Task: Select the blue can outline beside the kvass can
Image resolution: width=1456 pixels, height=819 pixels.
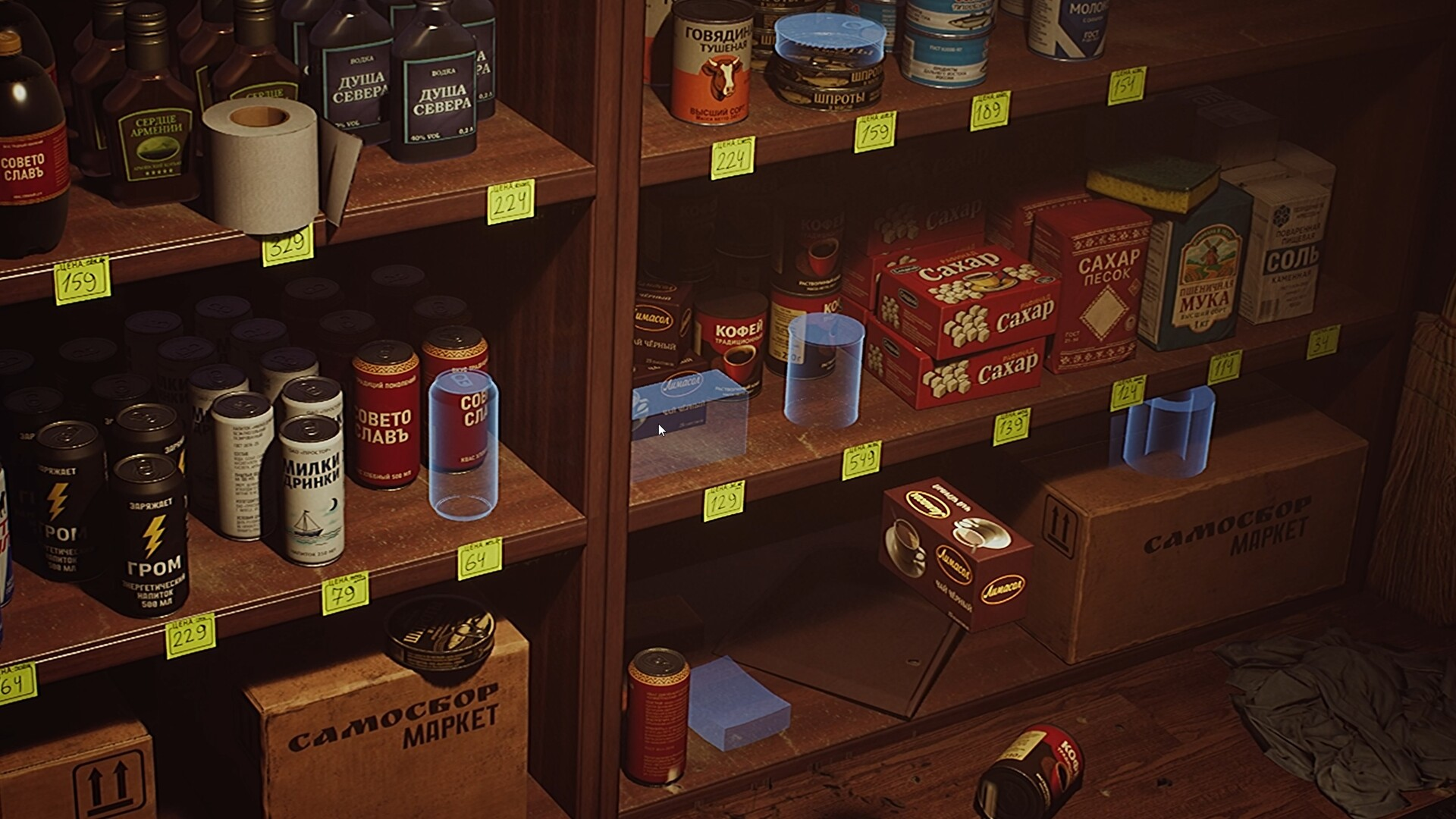Action: pyautogui.click(x=463, y=444)
